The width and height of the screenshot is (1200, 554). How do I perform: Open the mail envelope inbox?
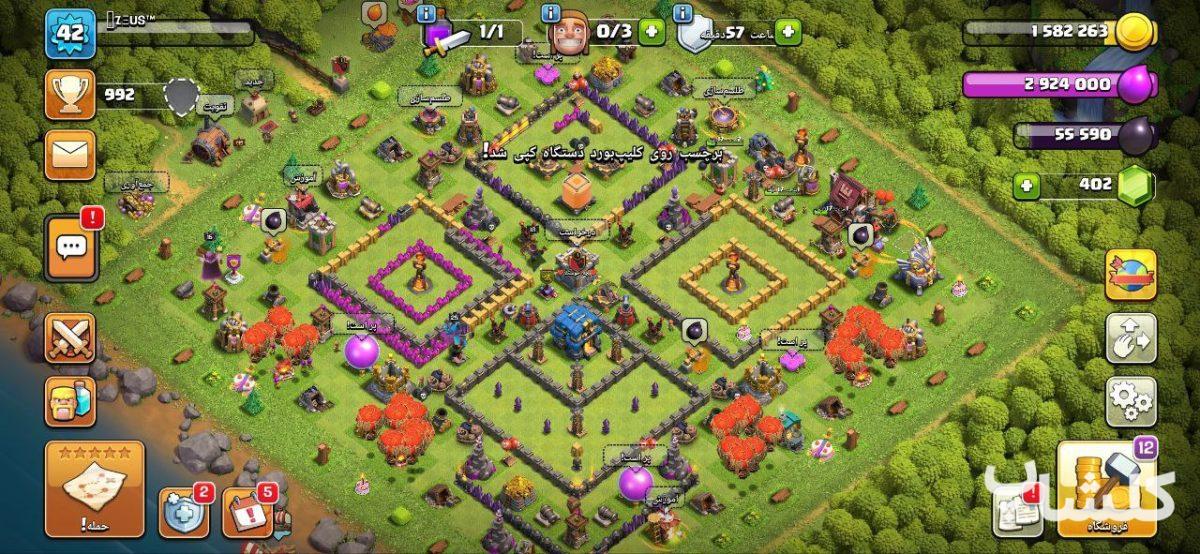click(70, 154)
